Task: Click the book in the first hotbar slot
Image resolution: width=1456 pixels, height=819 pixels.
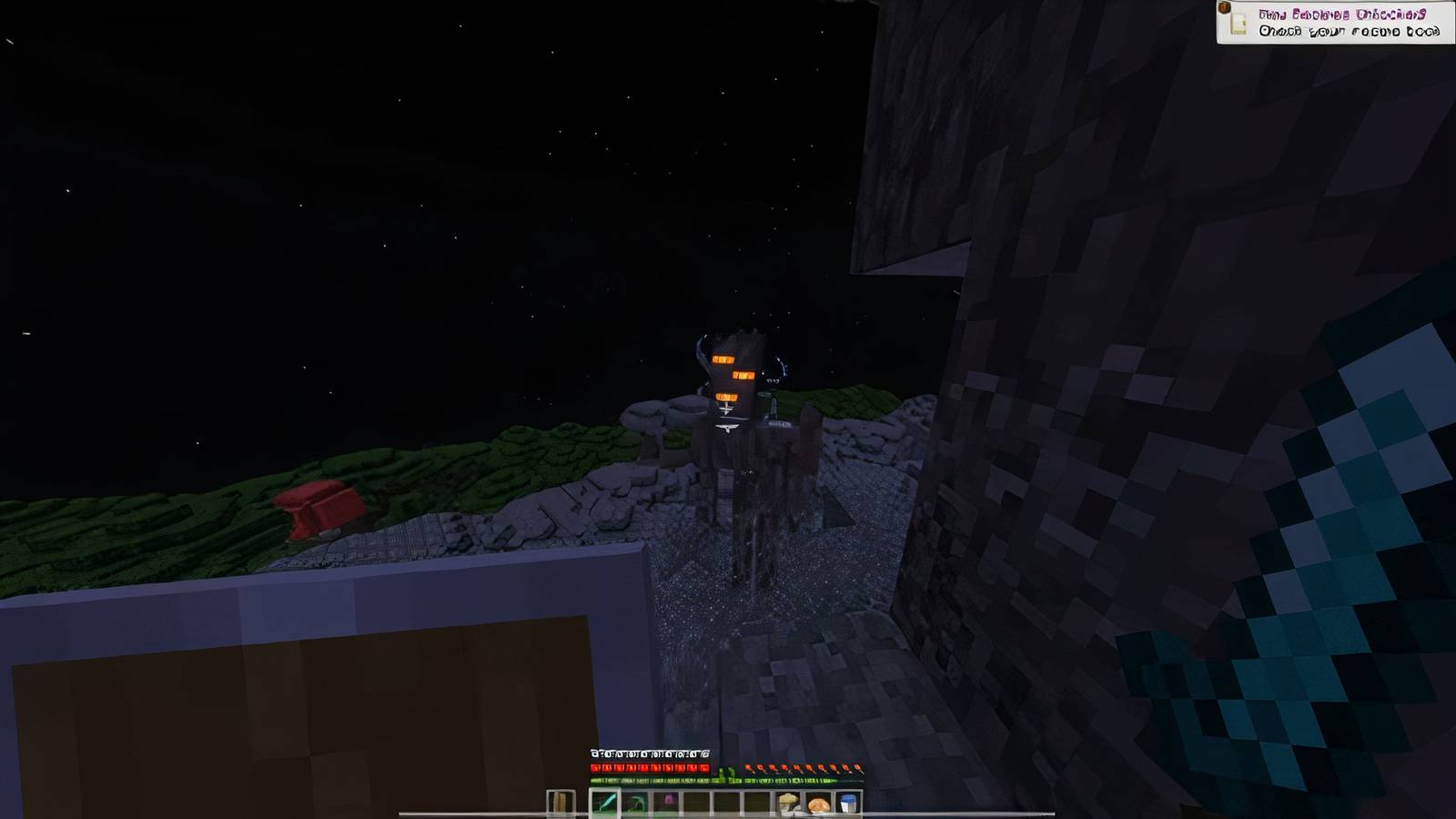Action: (x=559, y=801)
